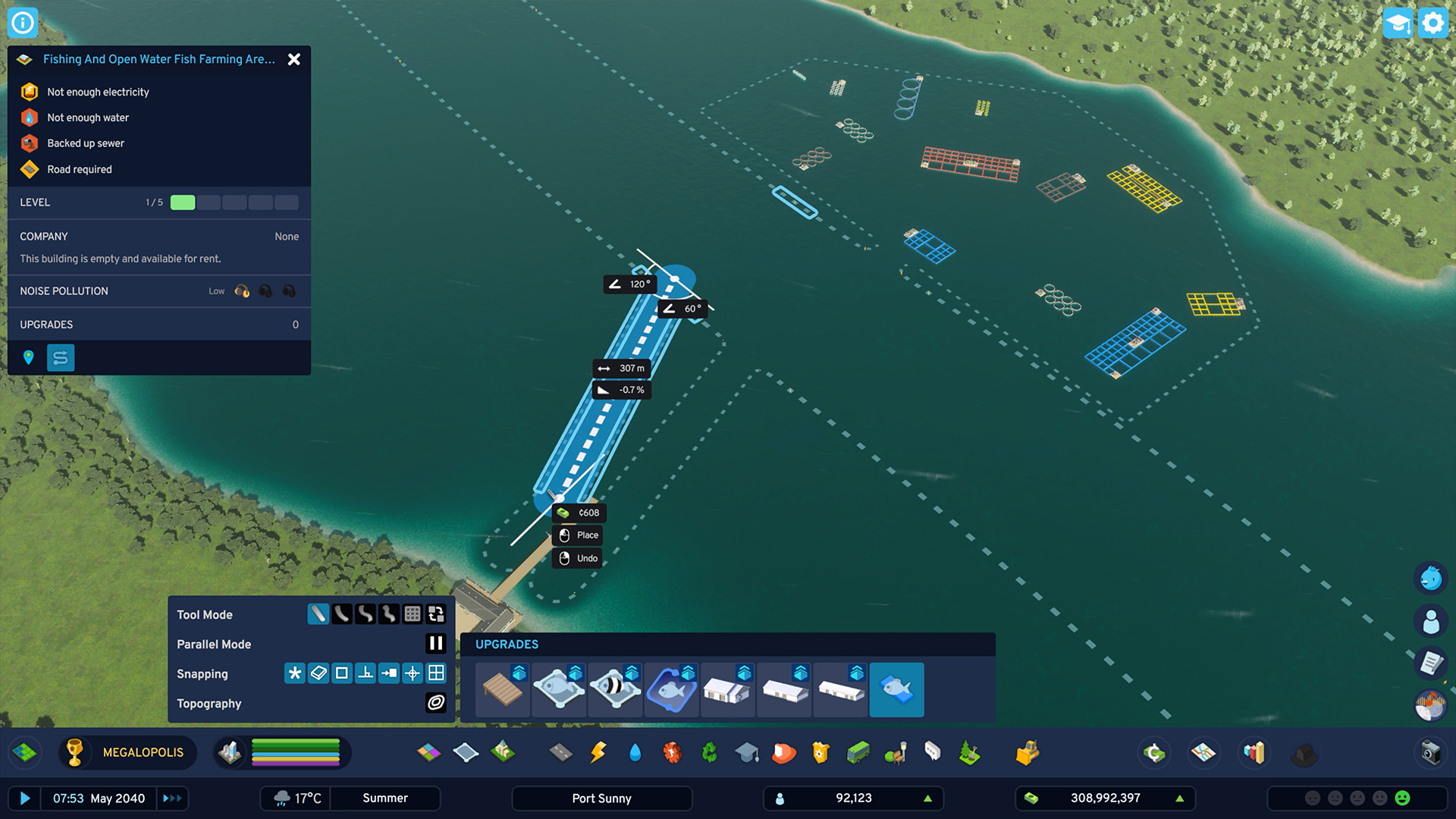Choose the grid tool mode
The height and width of the screenshot is (819, 1456).
412,614
